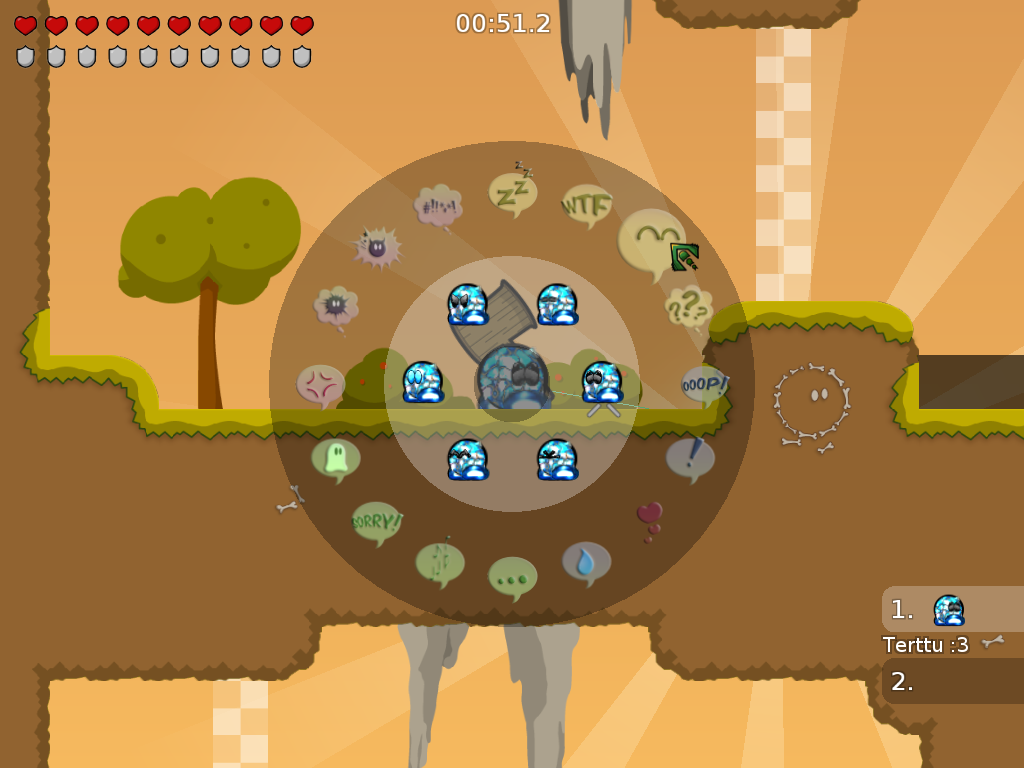Send the exclamation mark emote
Screen dimensions: 1024x768
pos(691,458)
